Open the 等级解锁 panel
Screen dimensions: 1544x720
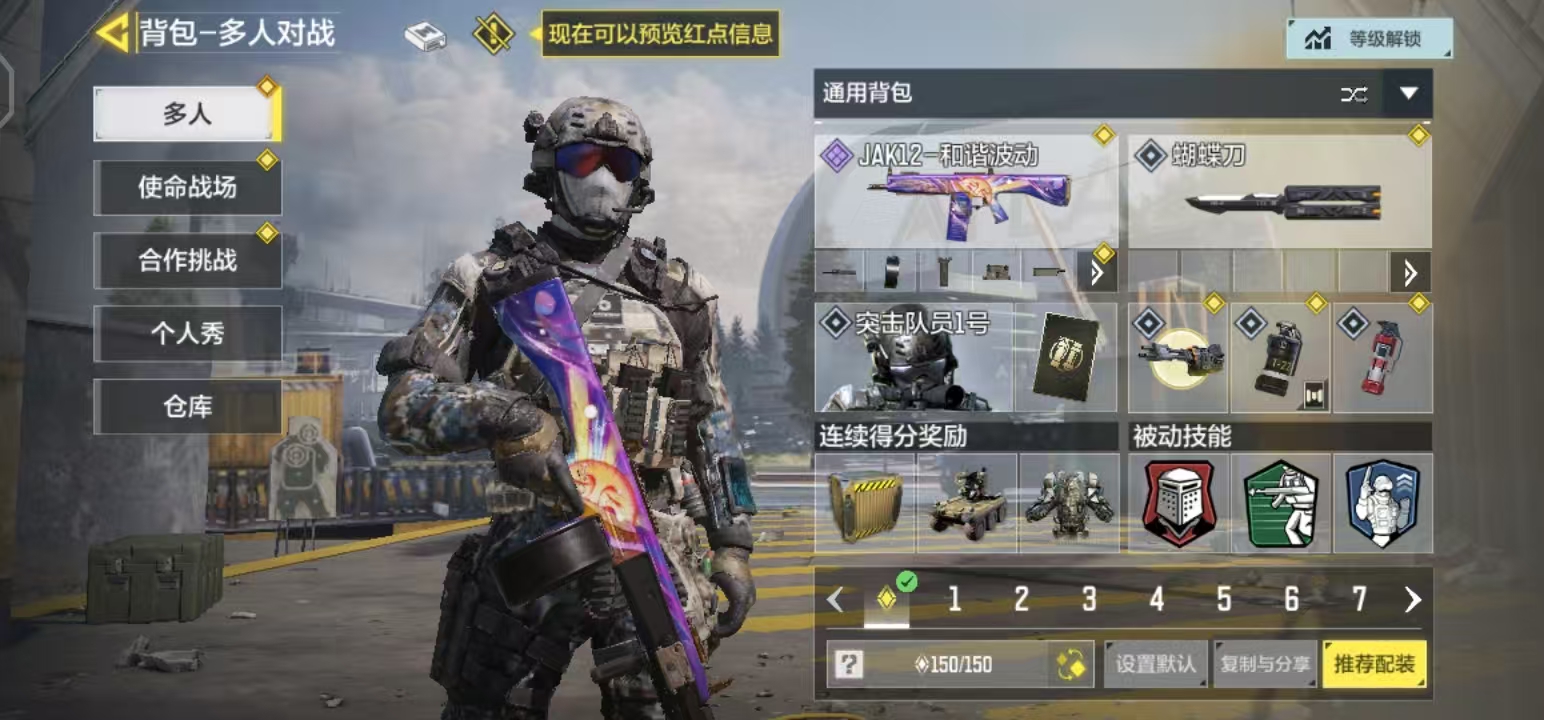pyautogui.click(x=1368, y=39)
